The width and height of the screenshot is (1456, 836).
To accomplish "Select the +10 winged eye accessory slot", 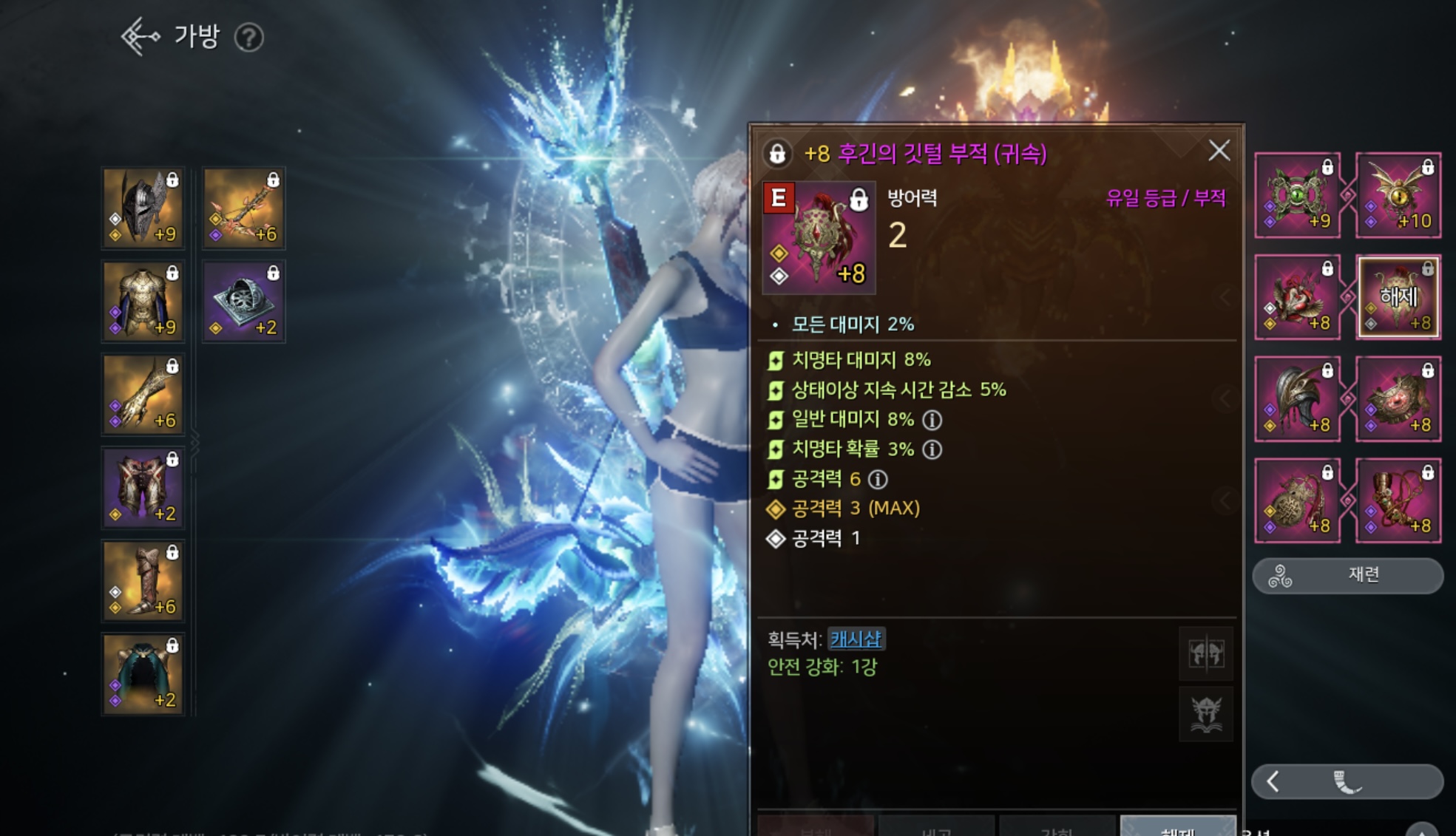I will (1398, 195).
